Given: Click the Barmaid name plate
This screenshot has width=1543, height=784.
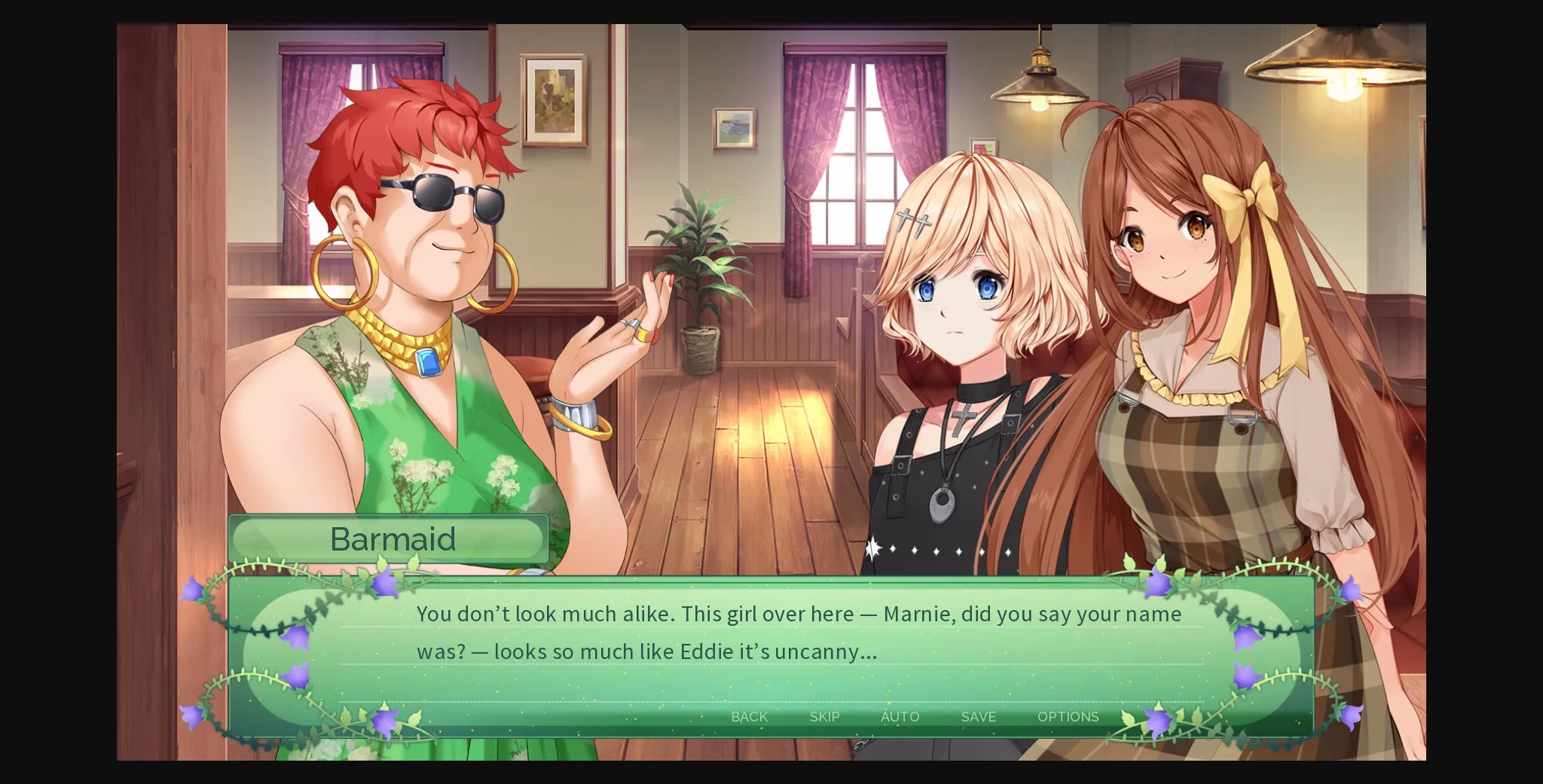Looking at the screenshot, I should tap(391, 538).
